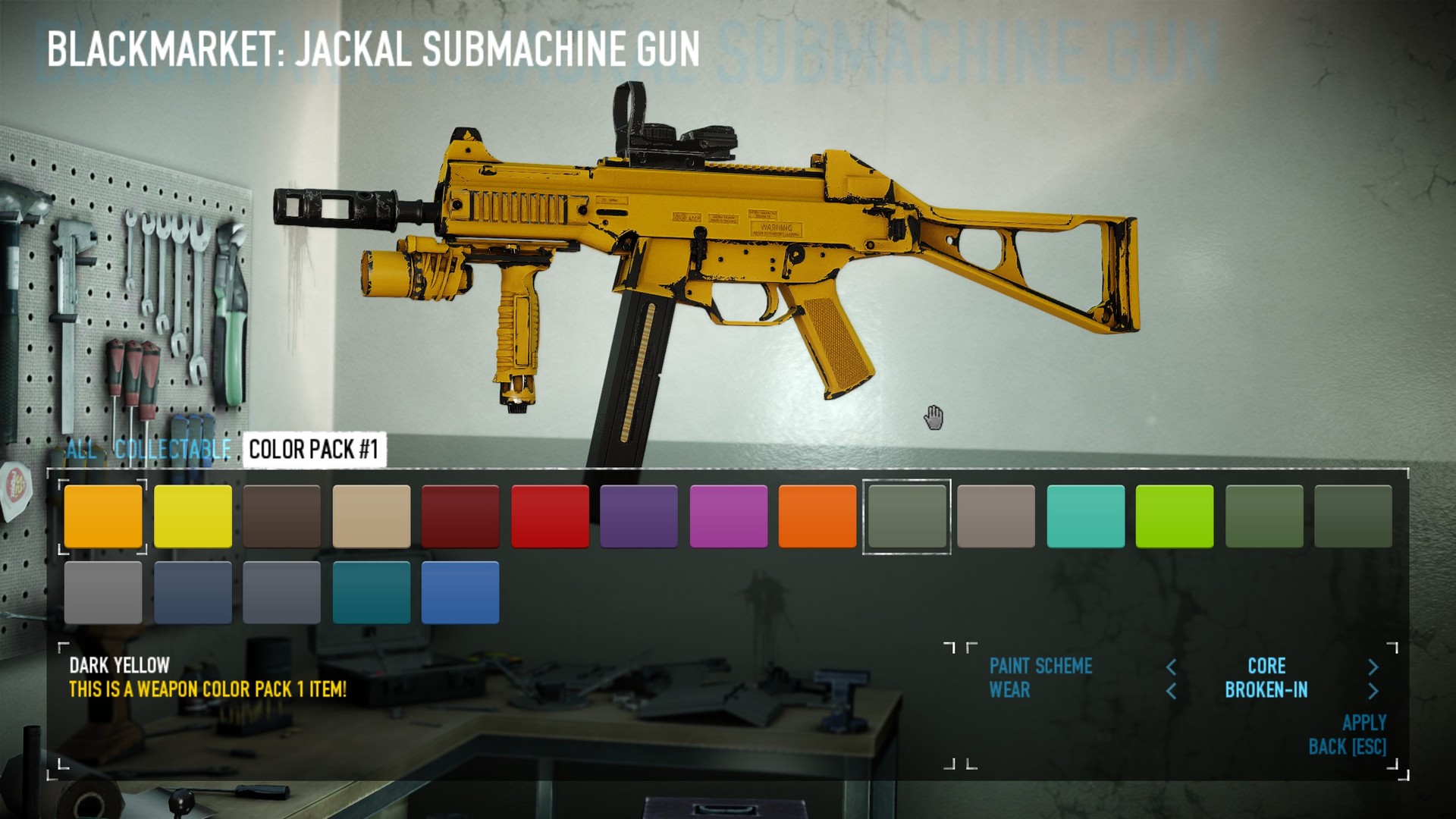Cycle Paint Scheme forward with the right arrow
The image size is (1456, 819).
[1373, 667]
